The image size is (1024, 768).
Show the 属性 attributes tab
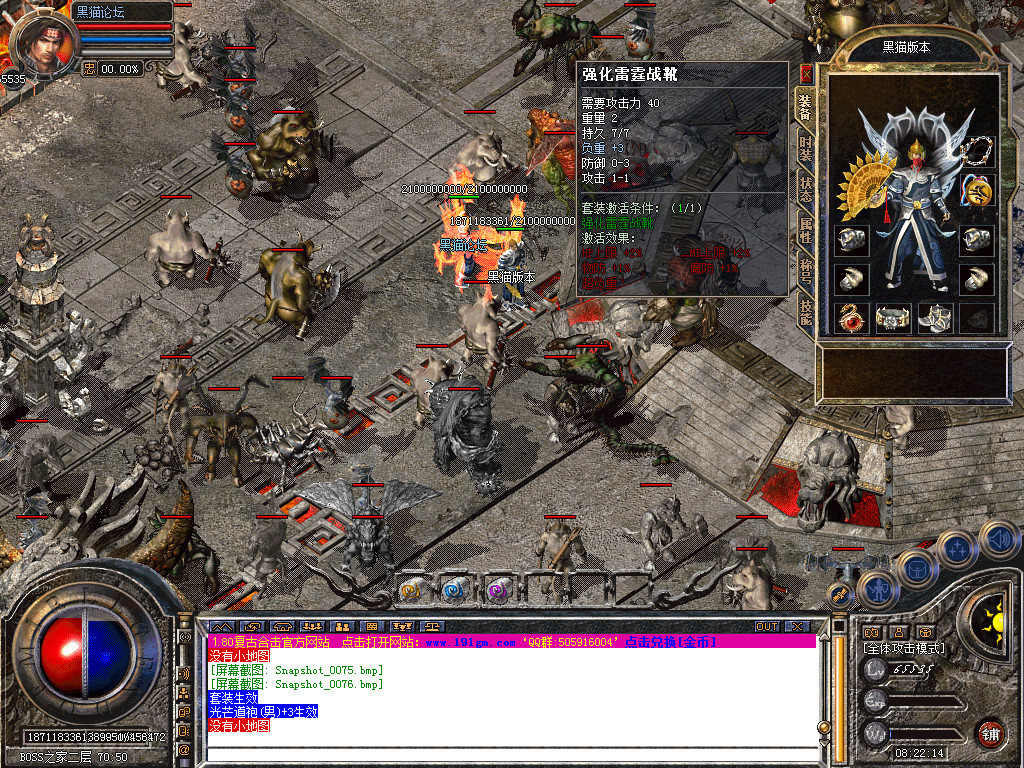pos(805,230)
